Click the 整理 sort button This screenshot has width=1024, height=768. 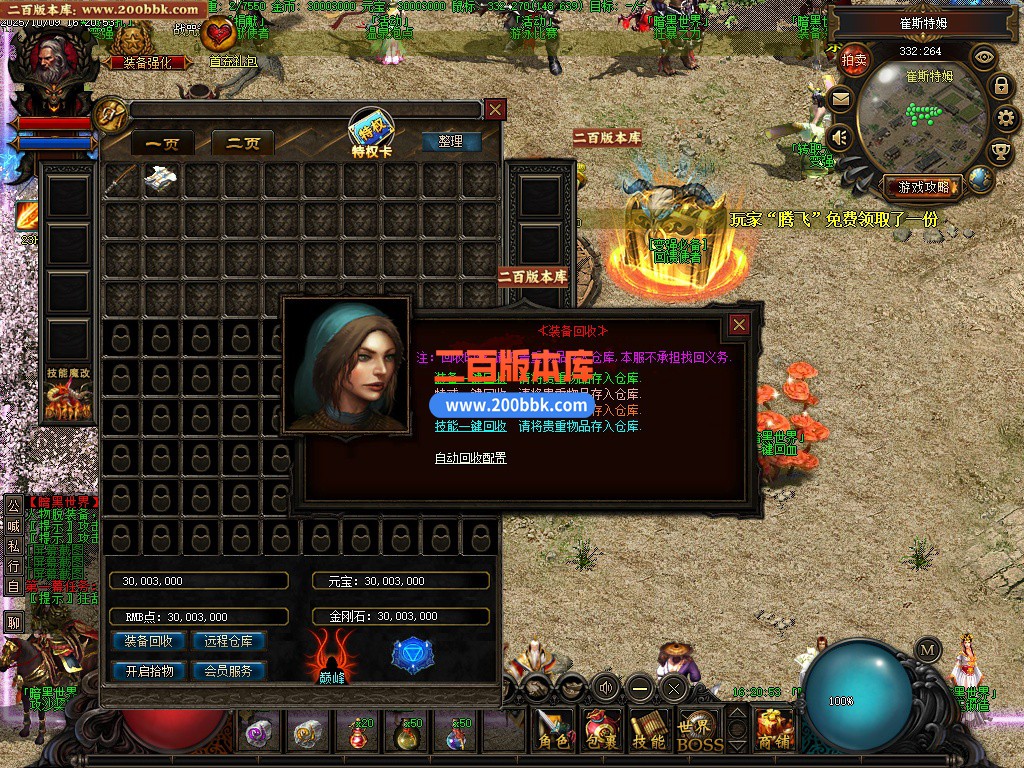click(451, 141)
